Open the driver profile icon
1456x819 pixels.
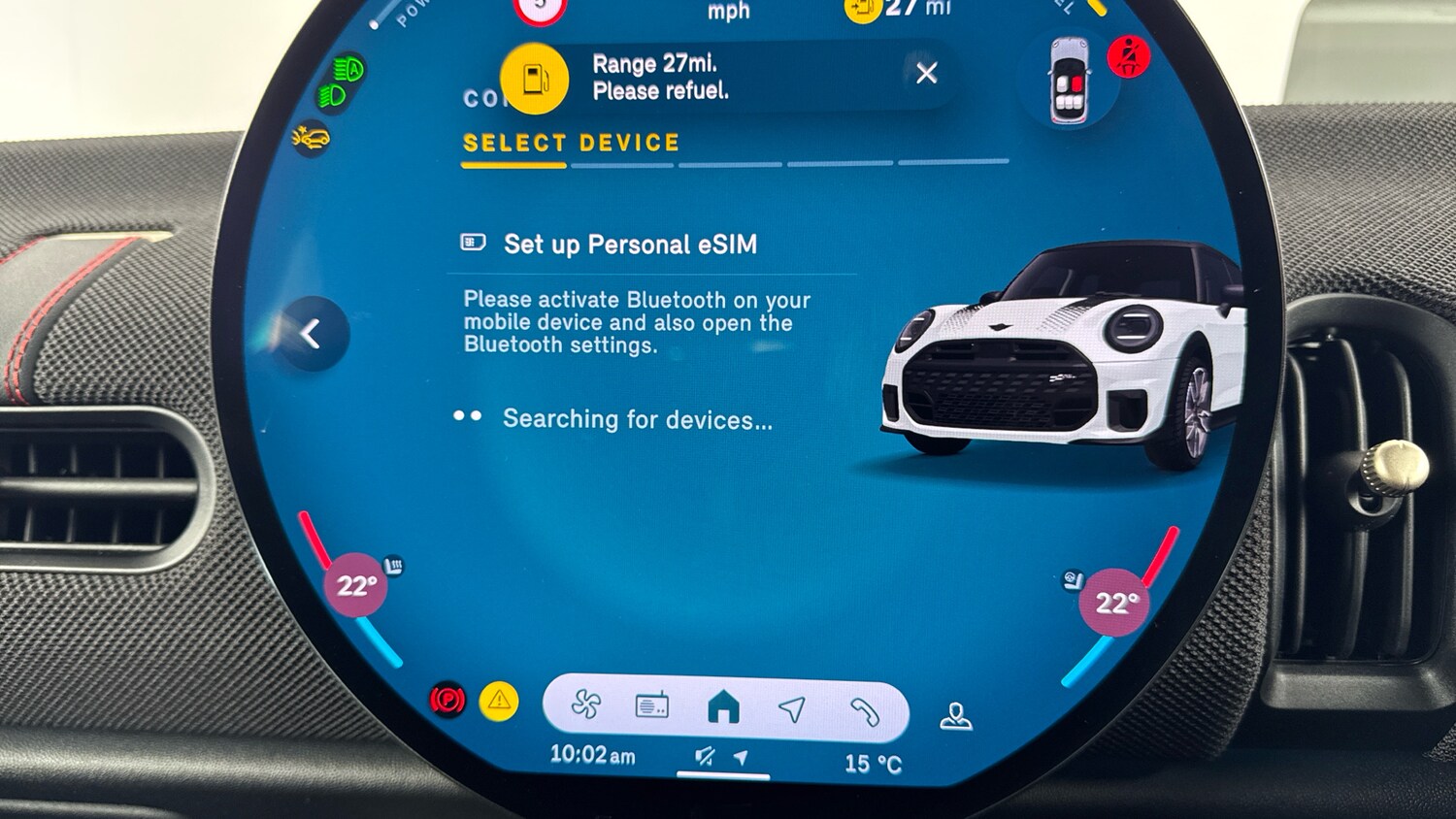coord(954,714)
